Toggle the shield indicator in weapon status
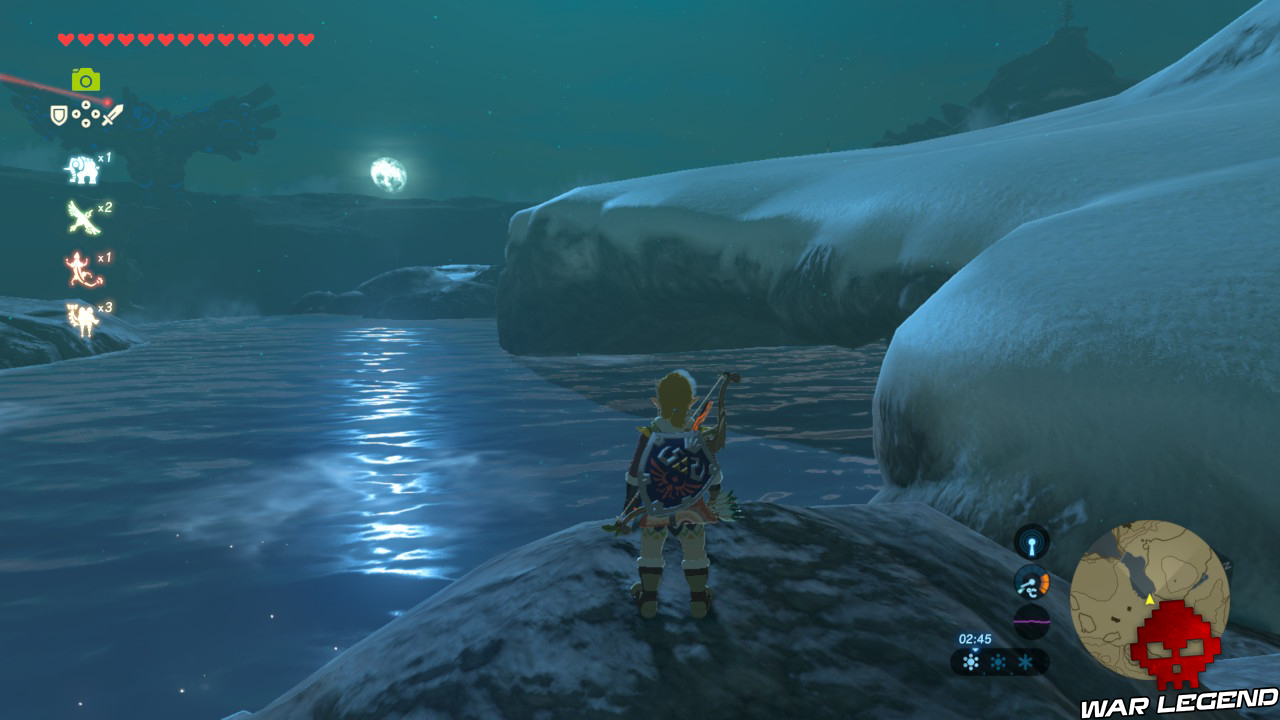This screenshot has width=1280, height=720. 60,113
